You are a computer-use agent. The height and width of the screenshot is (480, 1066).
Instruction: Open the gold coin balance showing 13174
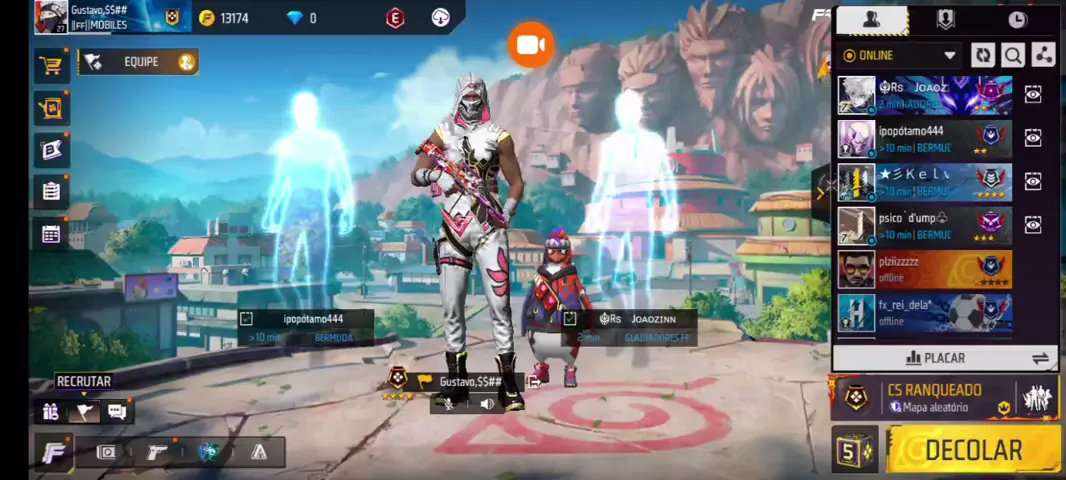[x=224, y=18]
